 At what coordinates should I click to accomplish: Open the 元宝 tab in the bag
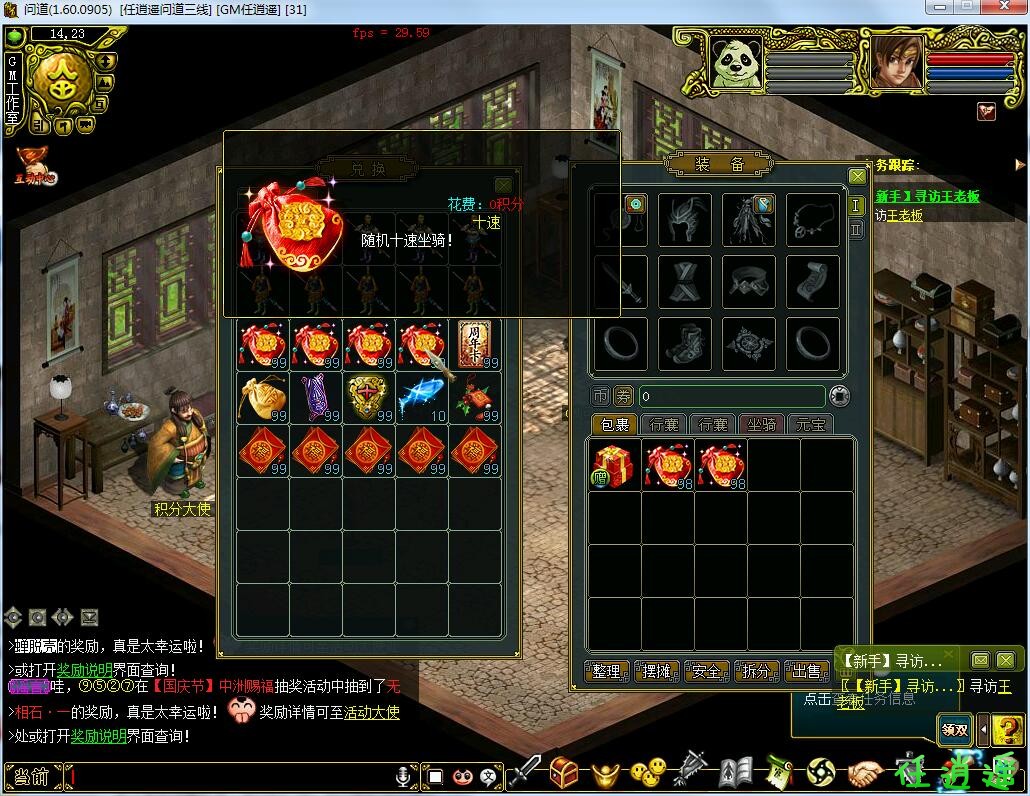click(x=810, y=425)
